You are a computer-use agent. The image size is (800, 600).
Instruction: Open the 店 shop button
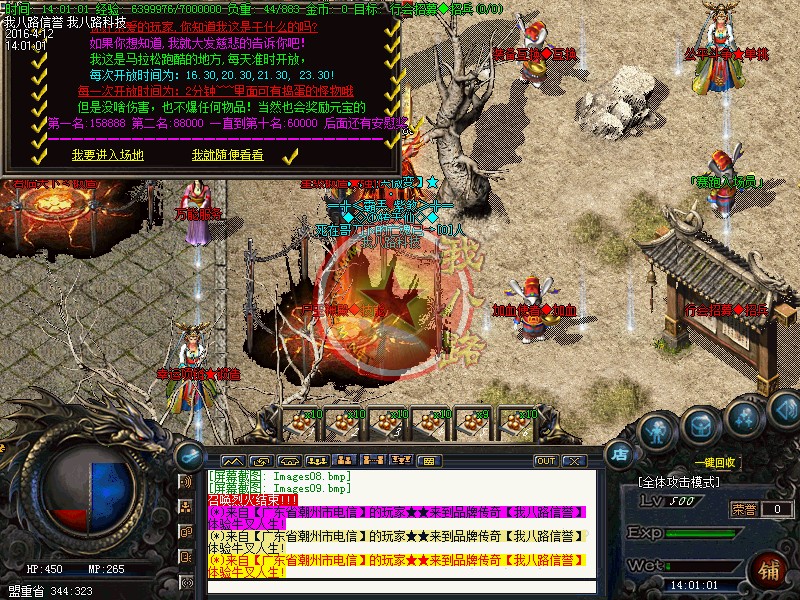pyautogui.click(x=620, y=453)
